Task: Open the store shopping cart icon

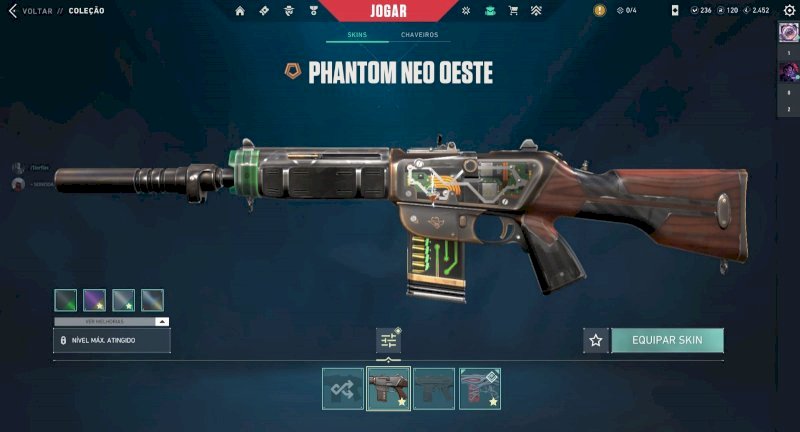Action: (x=513, y=10)
